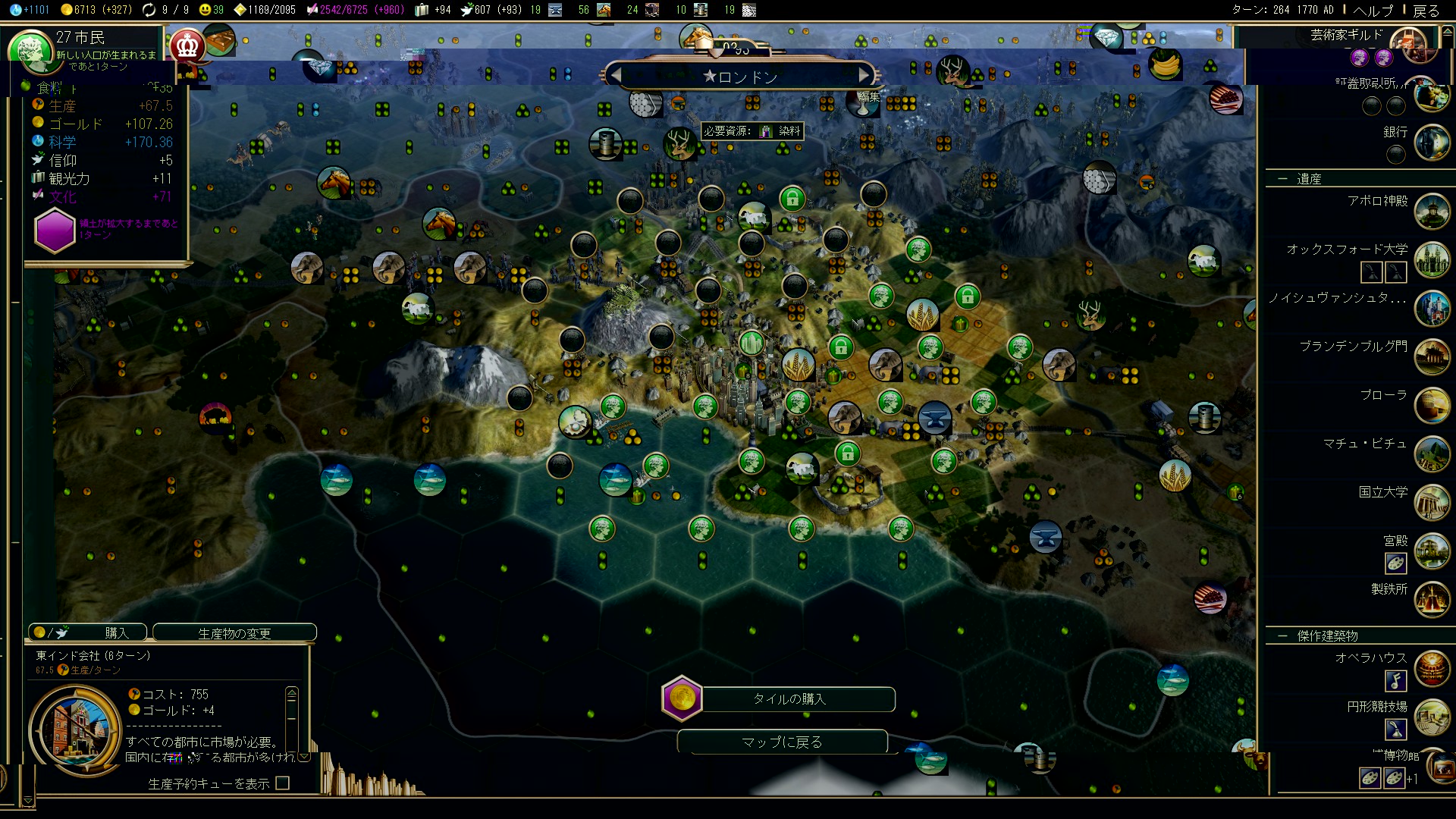Select the 製鉄所 ironworks building icon
The image size is (1456, 819).
pos(1432,599)
